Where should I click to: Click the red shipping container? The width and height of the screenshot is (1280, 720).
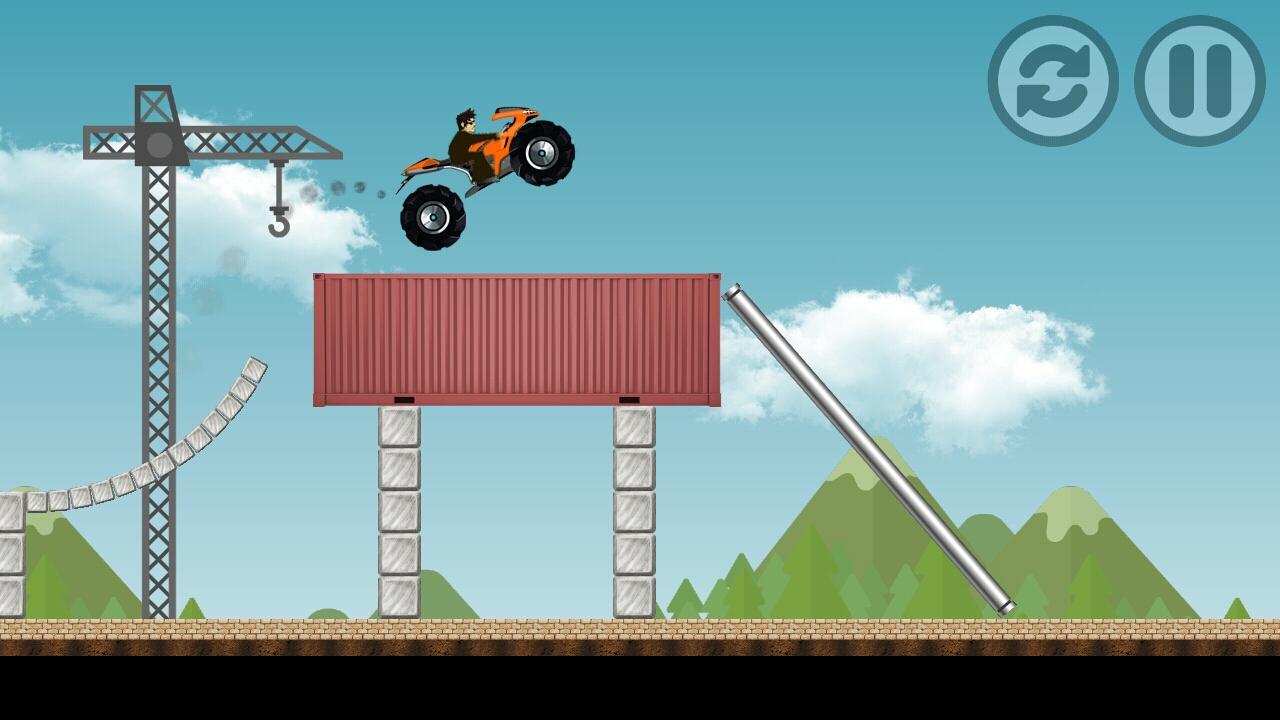pyautogui.click(x=515, y=340)
